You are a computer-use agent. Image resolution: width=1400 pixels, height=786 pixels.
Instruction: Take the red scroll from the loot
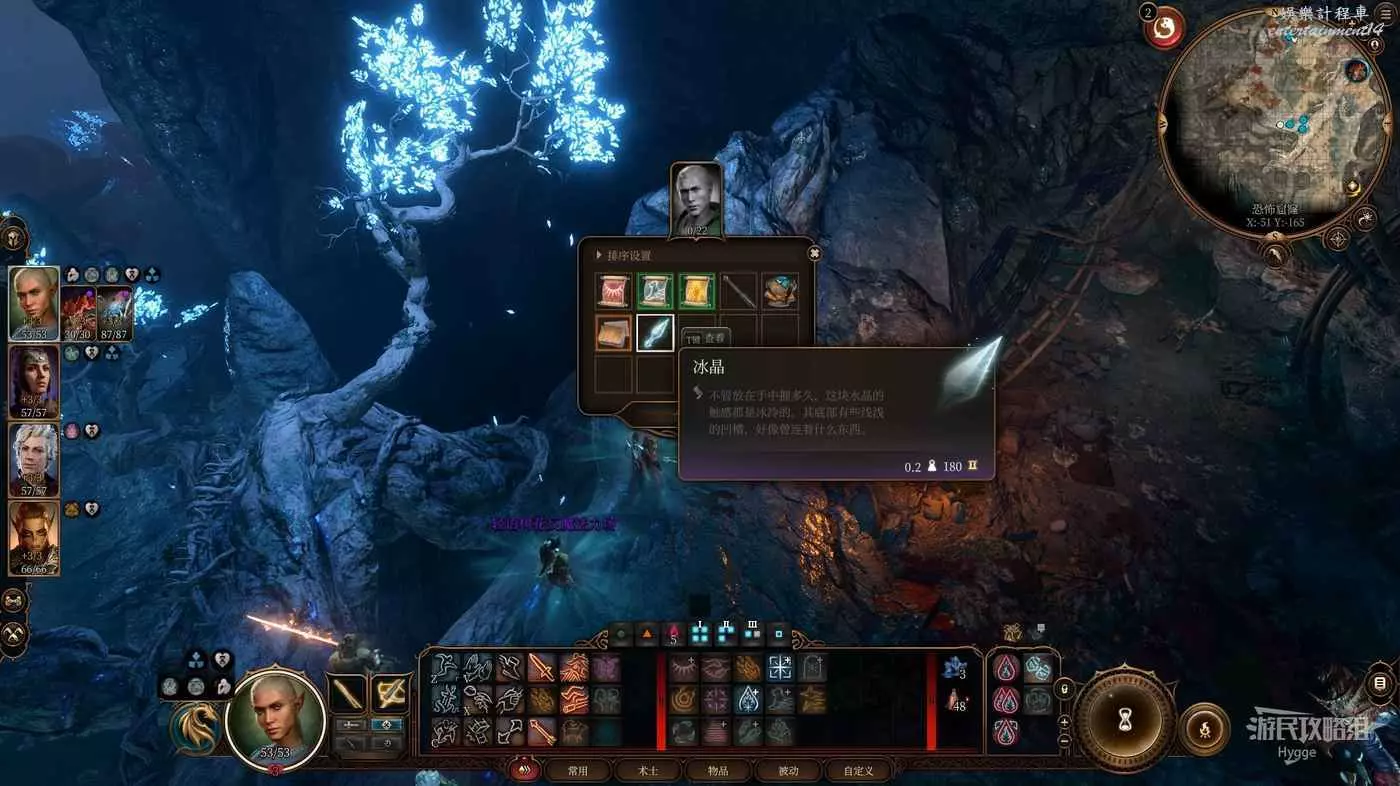[613, 291]
